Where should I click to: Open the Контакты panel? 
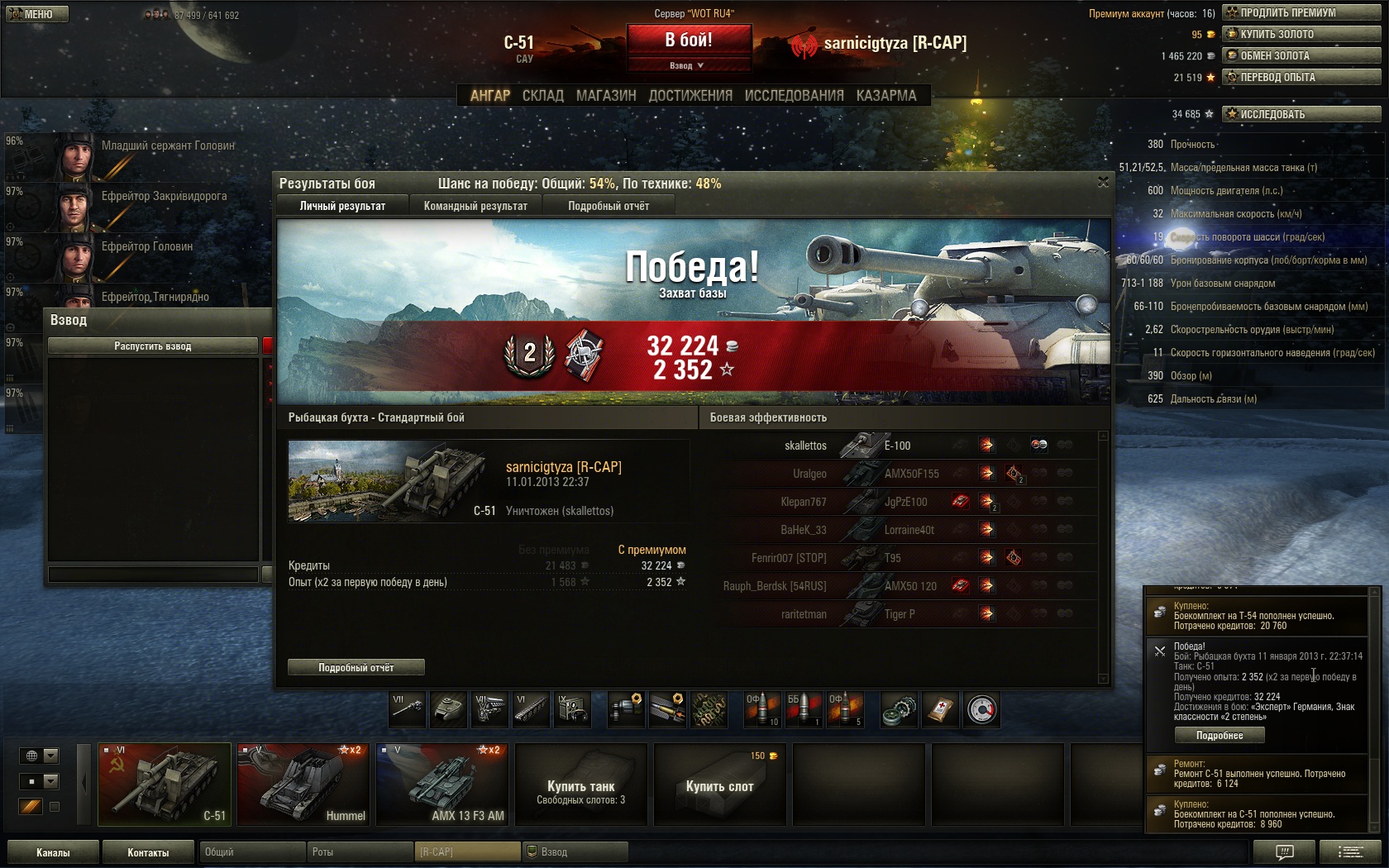coord(148,852)
